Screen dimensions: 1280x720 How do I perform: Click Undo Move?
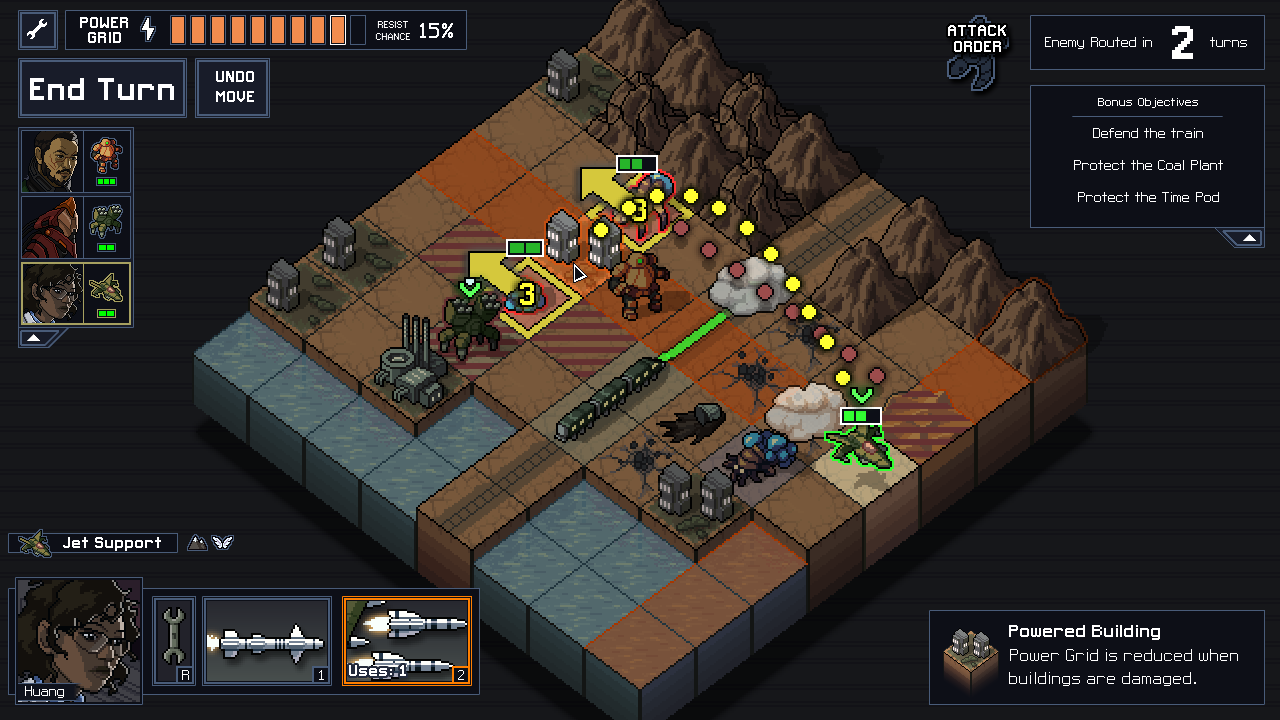[x=232, y=88]
